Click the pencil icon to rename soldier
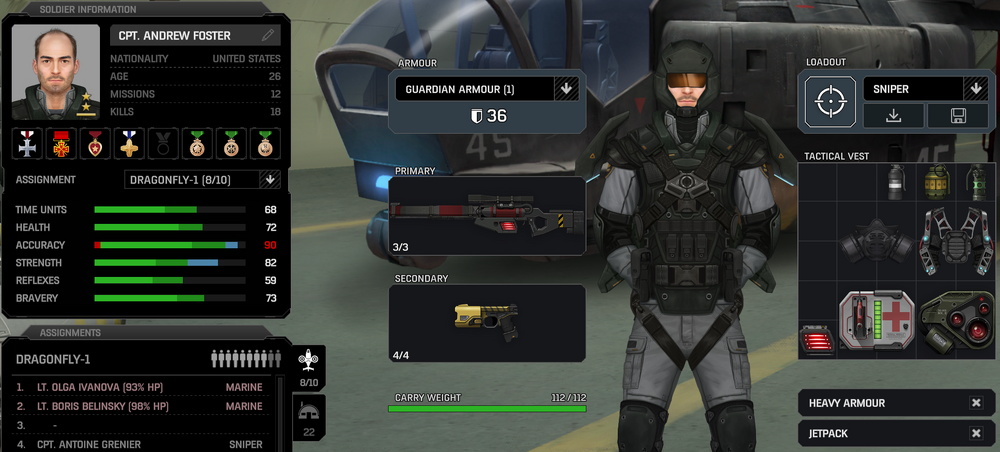Screen dimensions: 1000x452 click(x=268, y=35)
